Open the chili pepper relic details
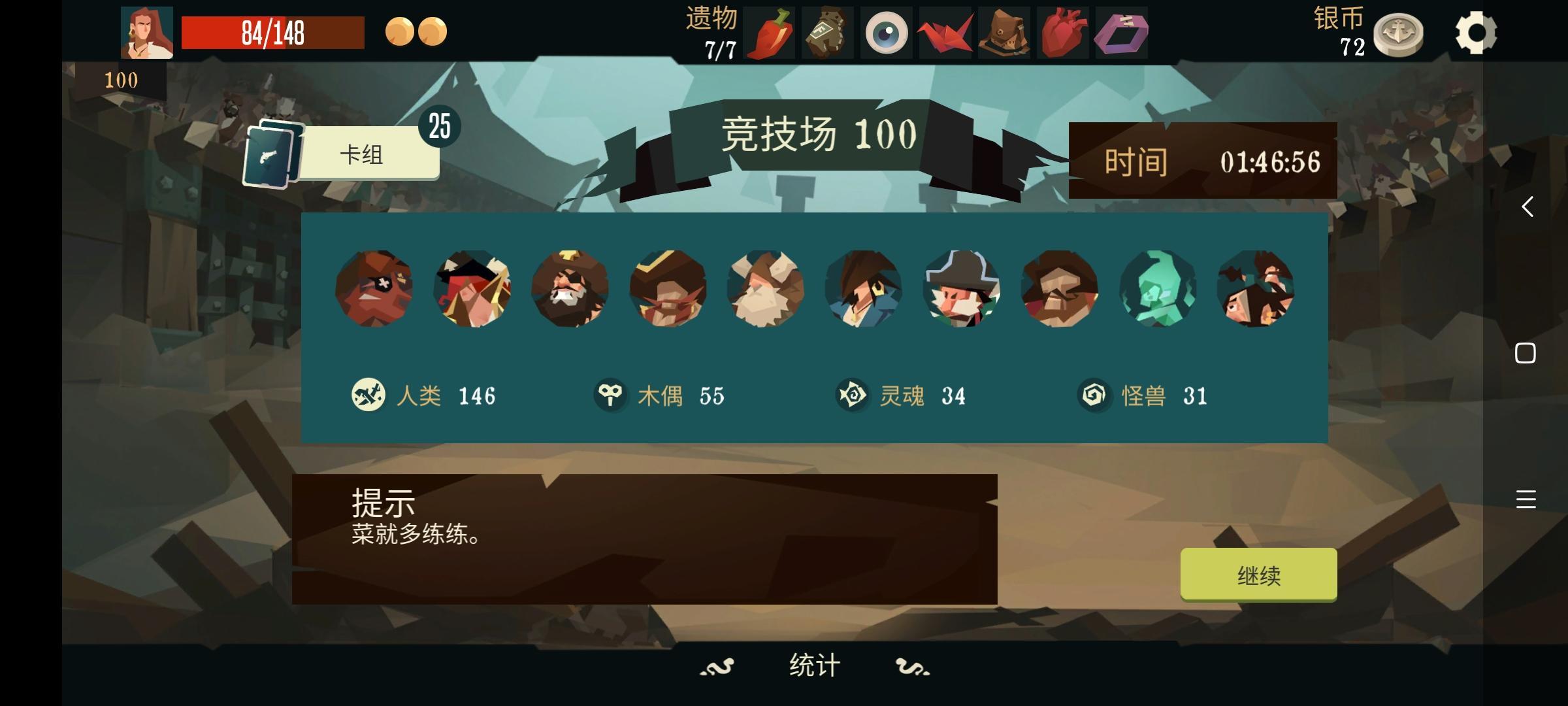 pyautogui.click(x=771, y=33)
